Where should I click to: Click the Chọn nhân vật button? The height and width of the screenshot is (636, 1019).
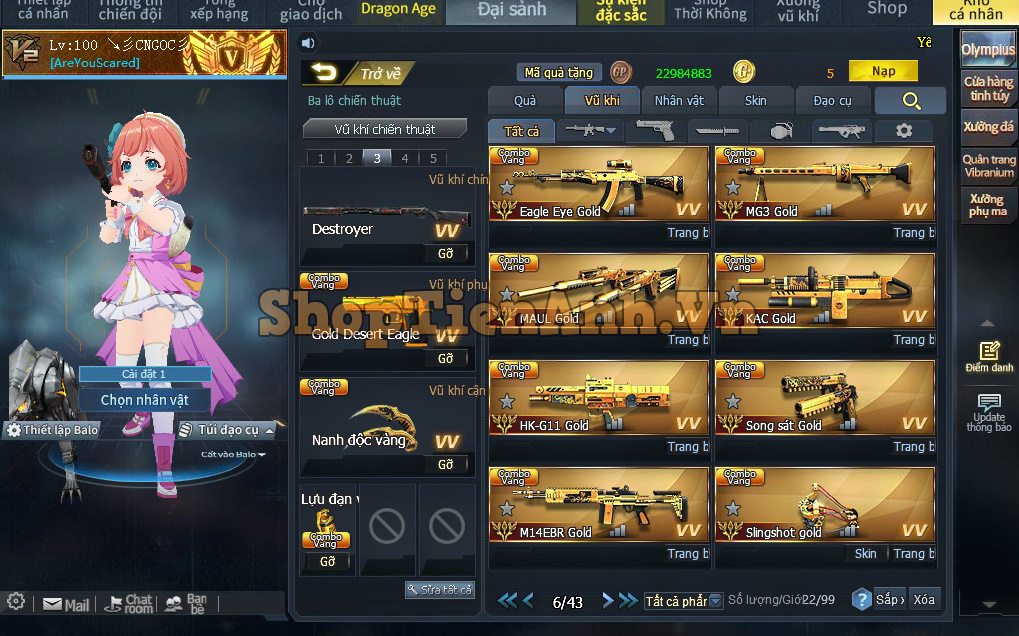[x=145, y=400]
